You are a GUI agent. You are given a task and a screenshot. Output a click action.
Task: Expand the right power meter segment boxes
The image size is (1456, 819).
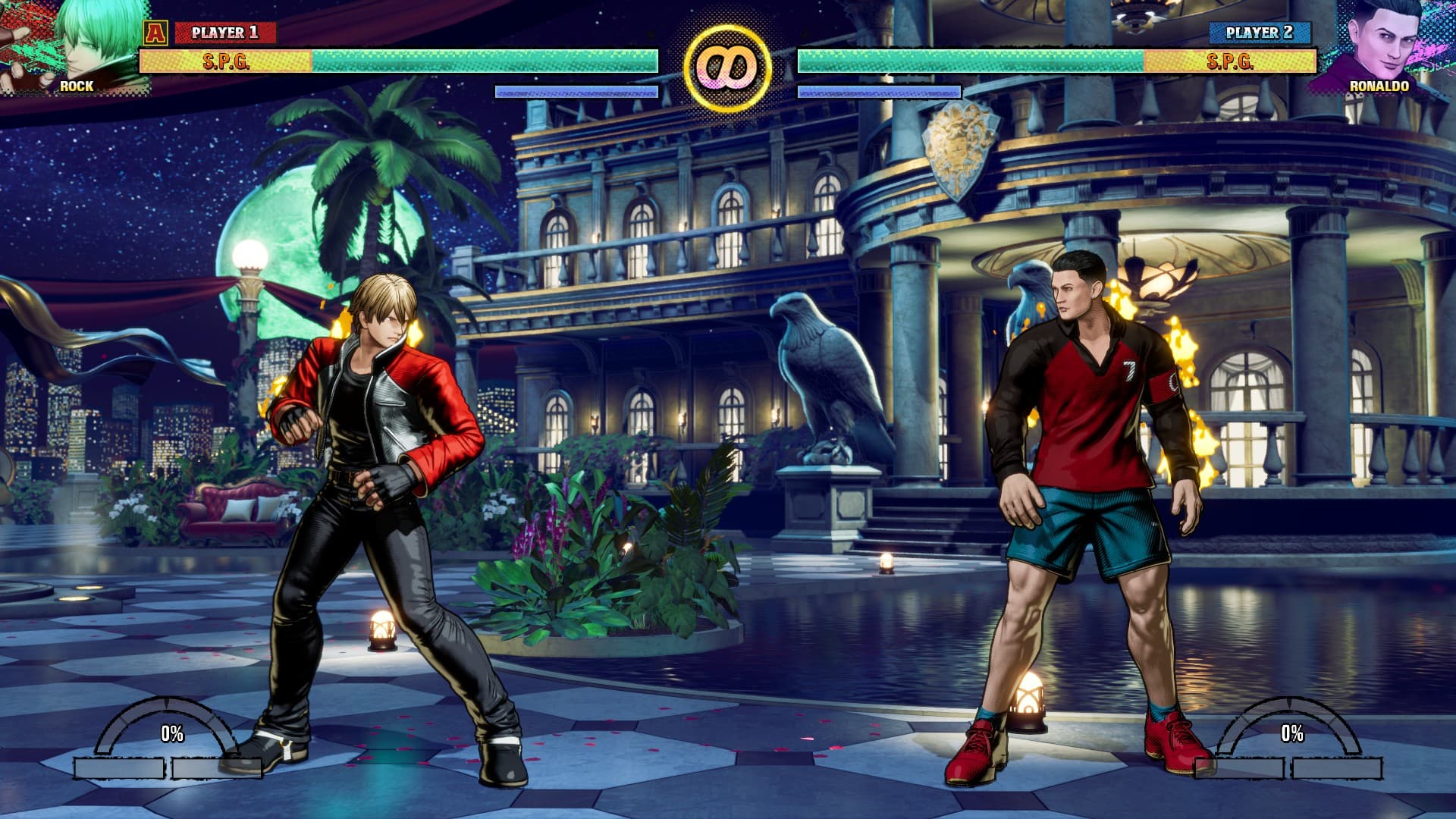tap(1289, 767)
